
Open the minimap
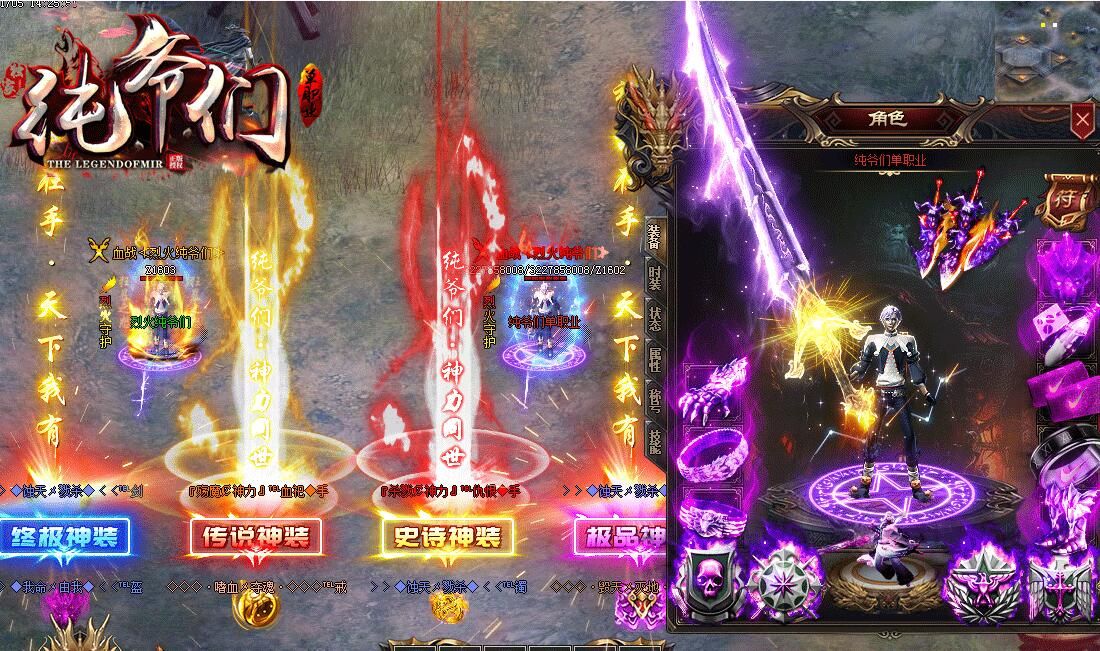coord(1047,50)
